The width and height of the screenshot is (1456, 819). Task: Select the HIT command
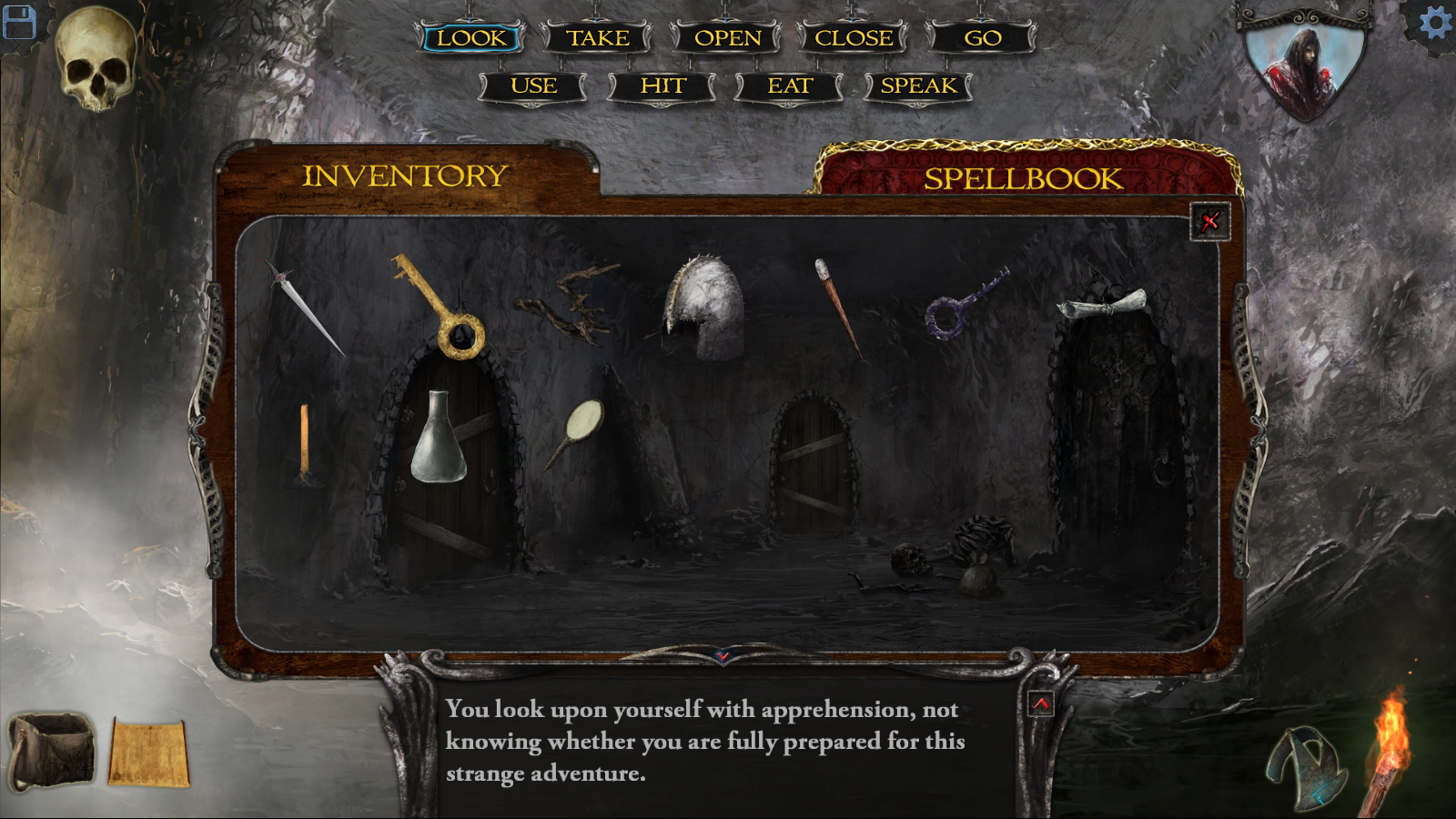tap(662, 86)
